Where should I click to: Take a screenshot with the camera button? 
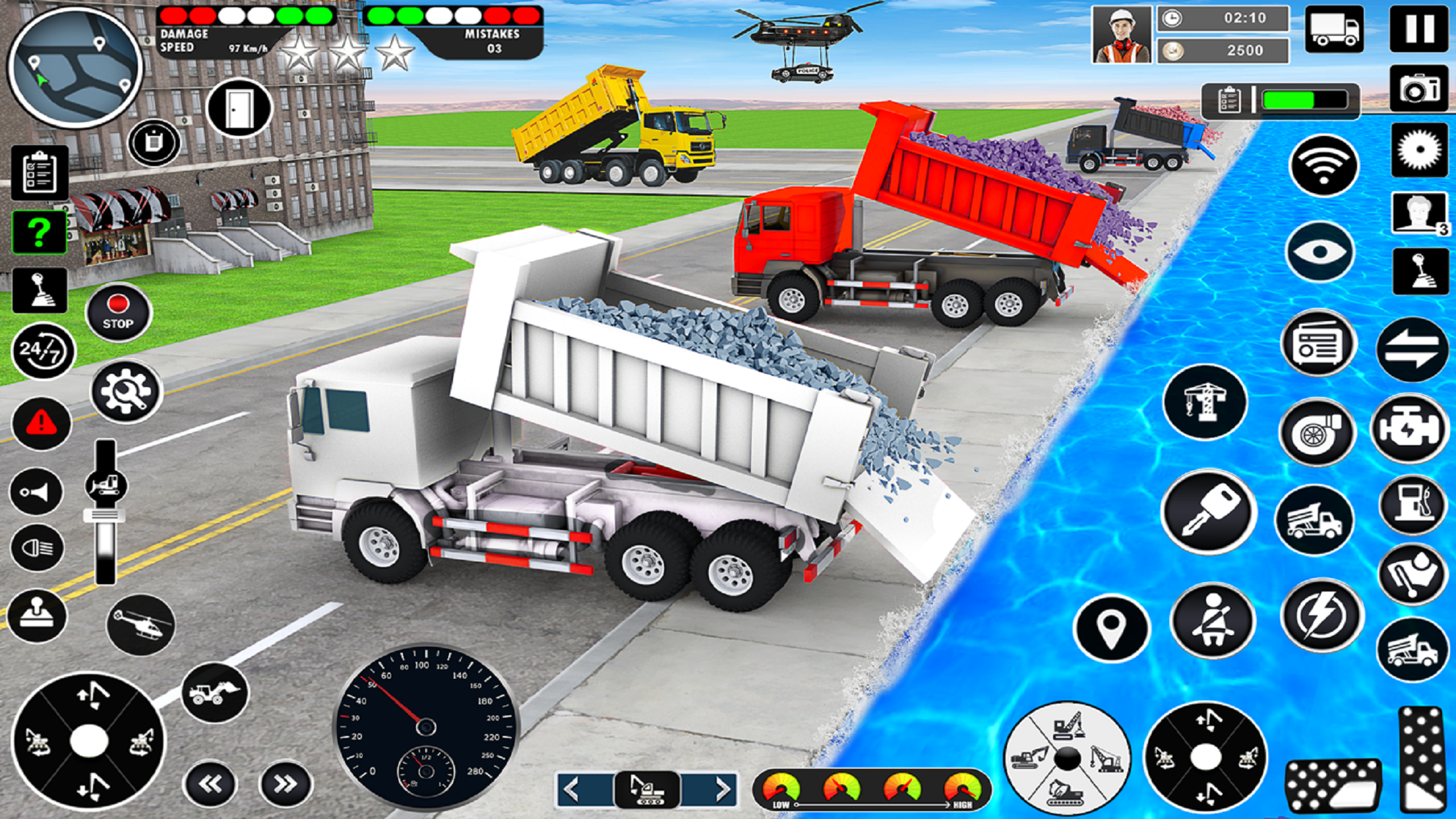1419,89
